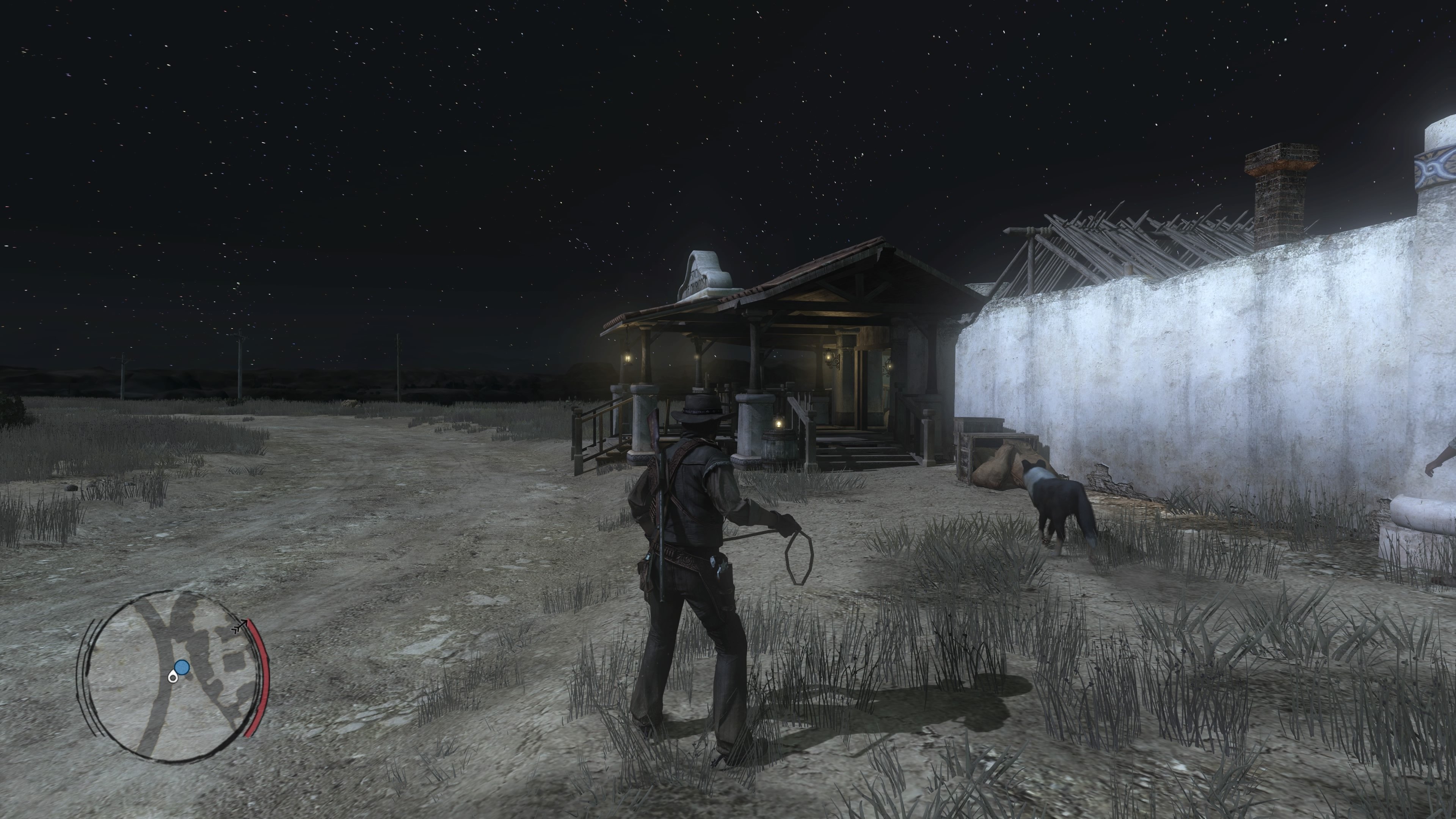Click the Estación de Chuparosa sign

pos(699,280)
